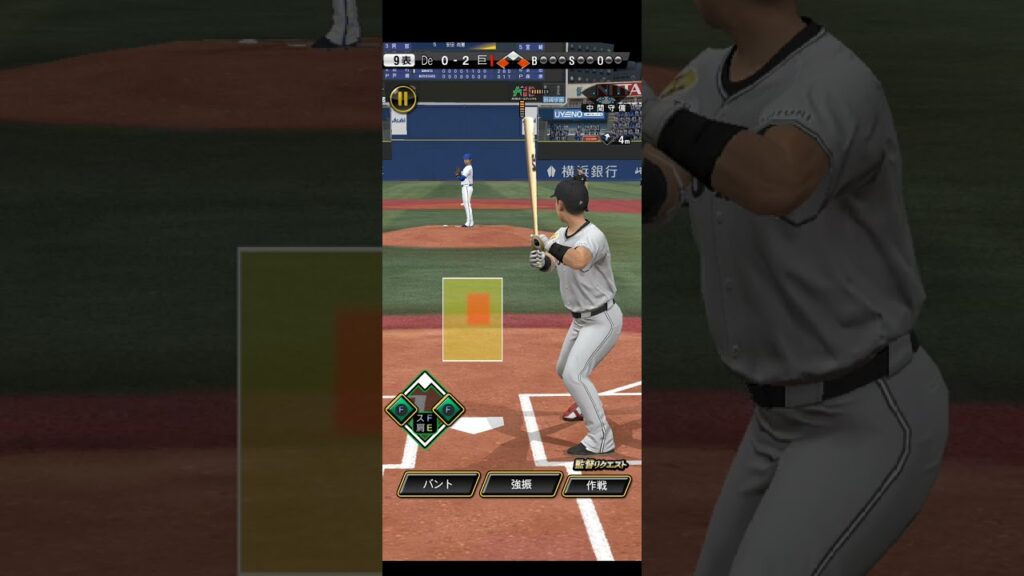Viewport: 1024px width, 576px height.
Task: Choose the バント (bunt) command
Action: pyautogui.click(x=438, y=485)
